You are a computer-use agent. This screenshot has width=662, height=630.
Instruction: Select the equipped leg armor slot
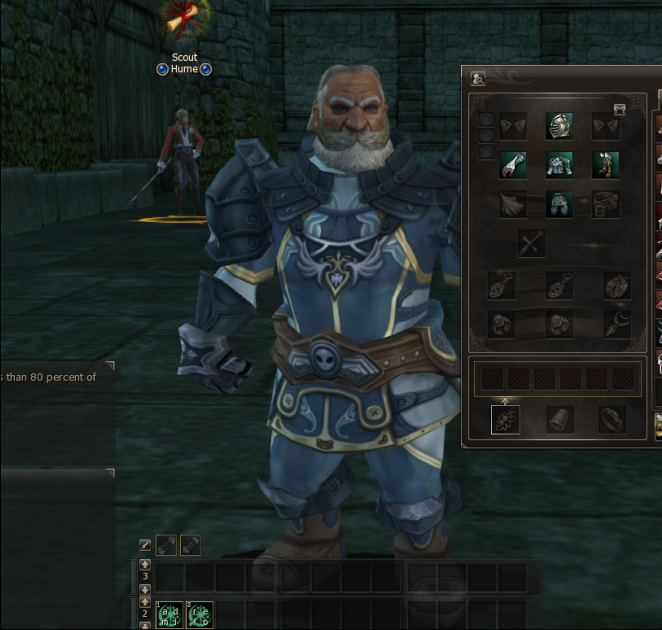[559, 205]
